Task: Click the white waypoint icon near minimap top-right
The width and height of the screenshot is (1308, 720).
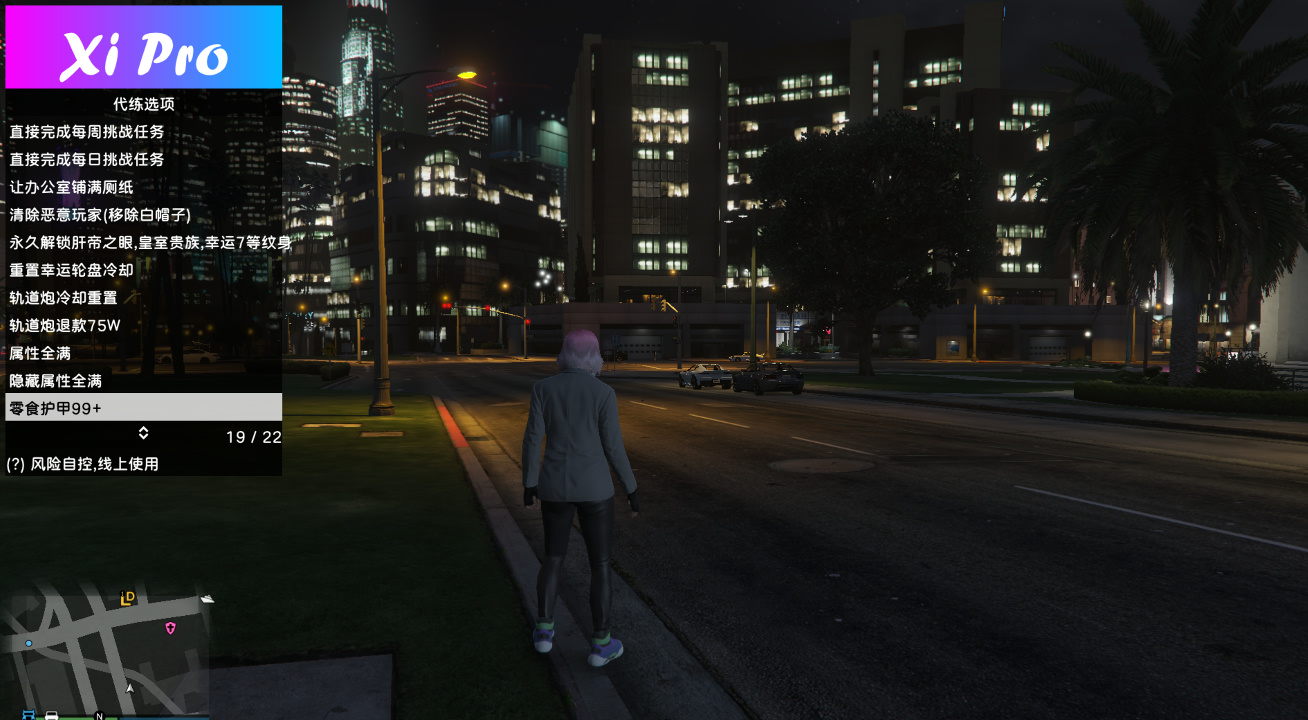Action: (x=207, y=598)
